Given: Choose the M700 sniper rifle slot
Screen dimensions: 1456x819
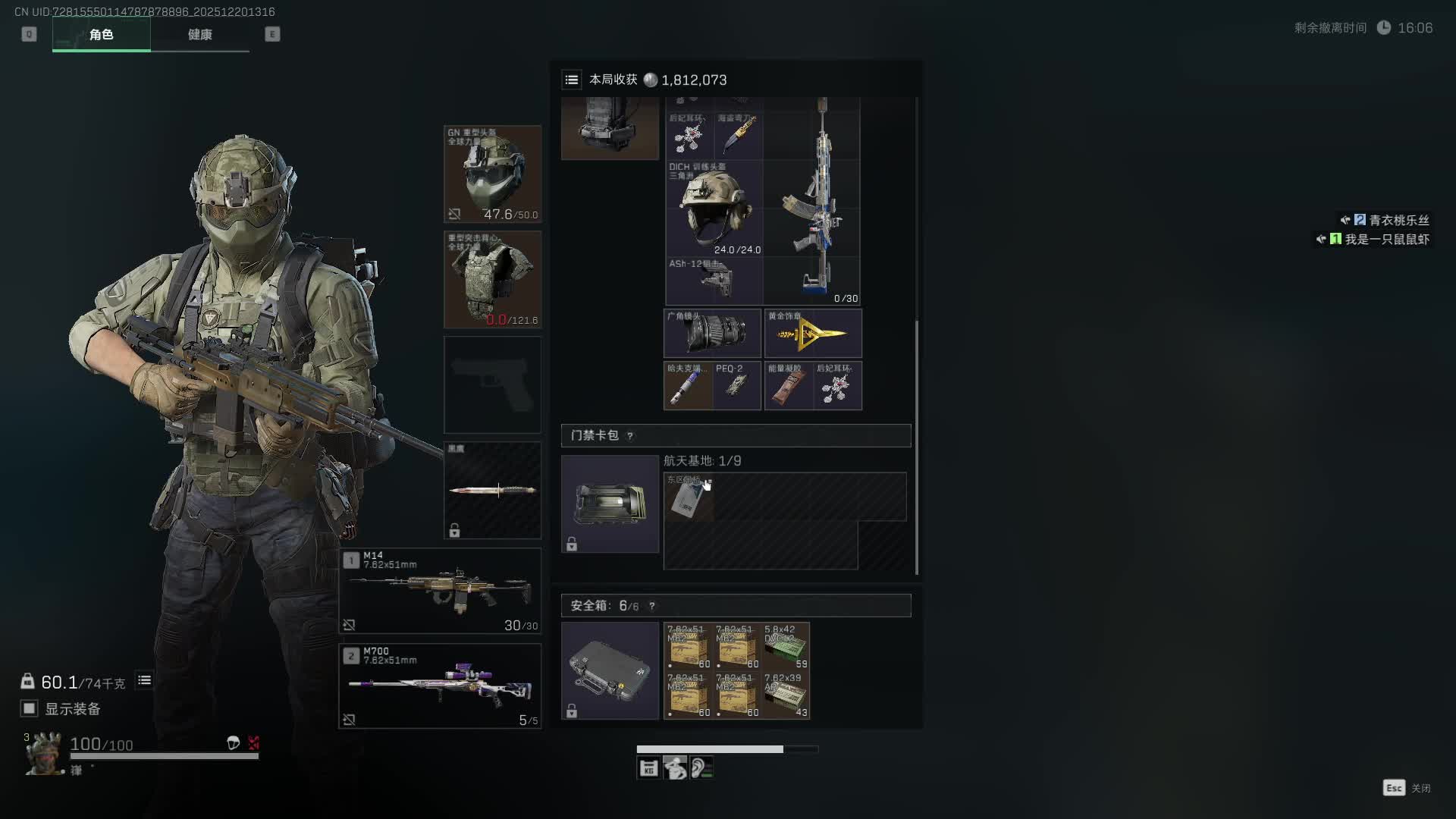Looking at the screenshot, I should click(x=440, y=686).
